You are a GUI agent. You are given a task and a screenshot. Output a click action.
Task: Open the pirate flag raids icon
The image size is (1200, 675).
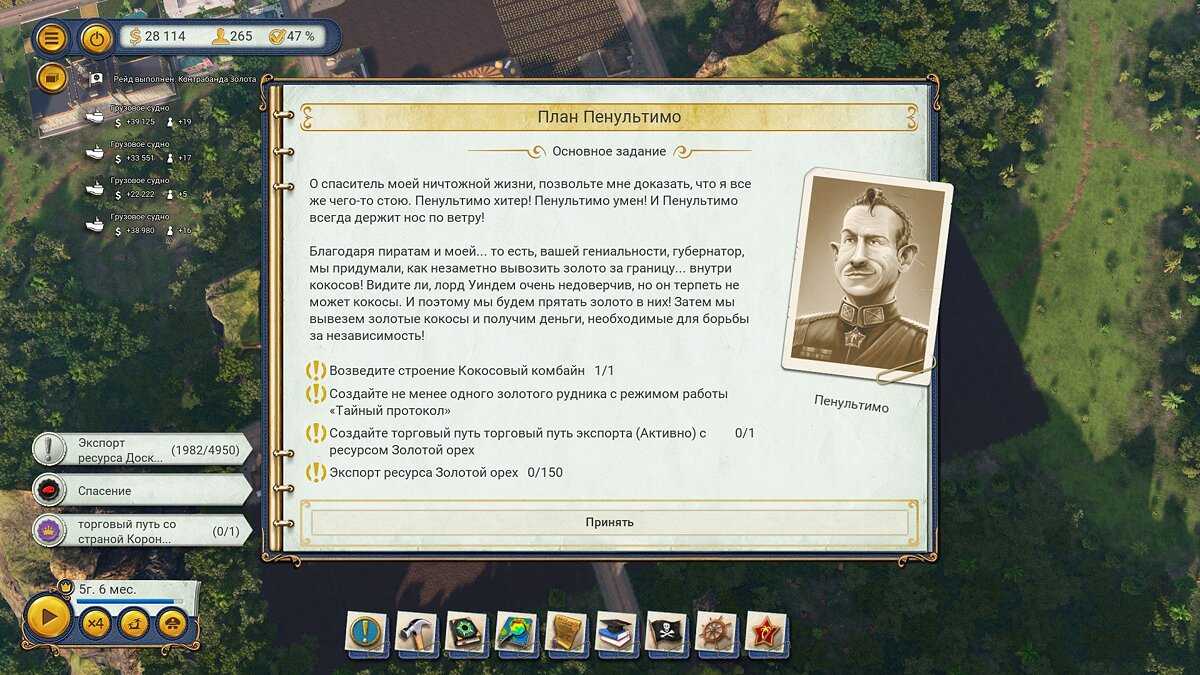click(667, 632)
